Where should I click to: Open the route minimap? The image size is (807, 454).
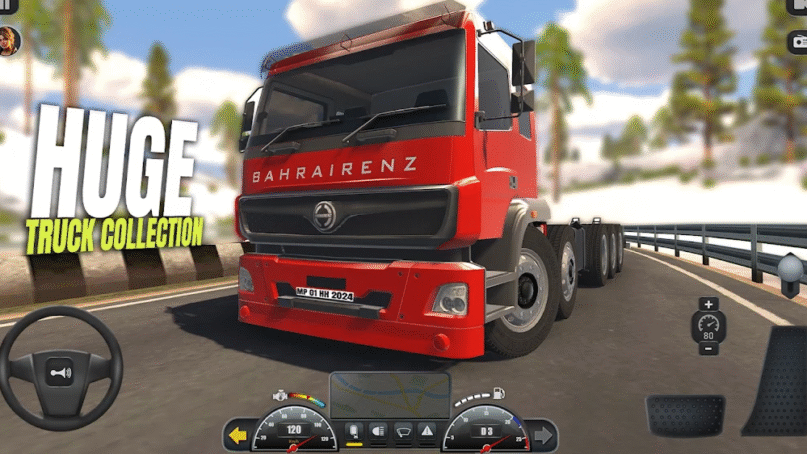click(x=390, y=395)
